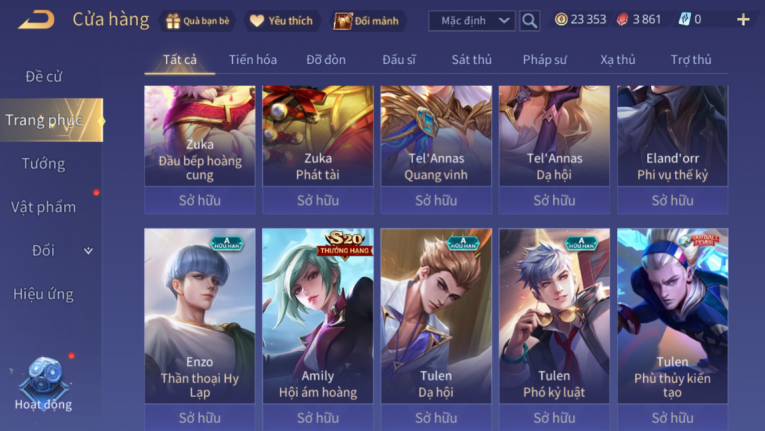Switch to the Tiến hóa tab

pos(253,59)
